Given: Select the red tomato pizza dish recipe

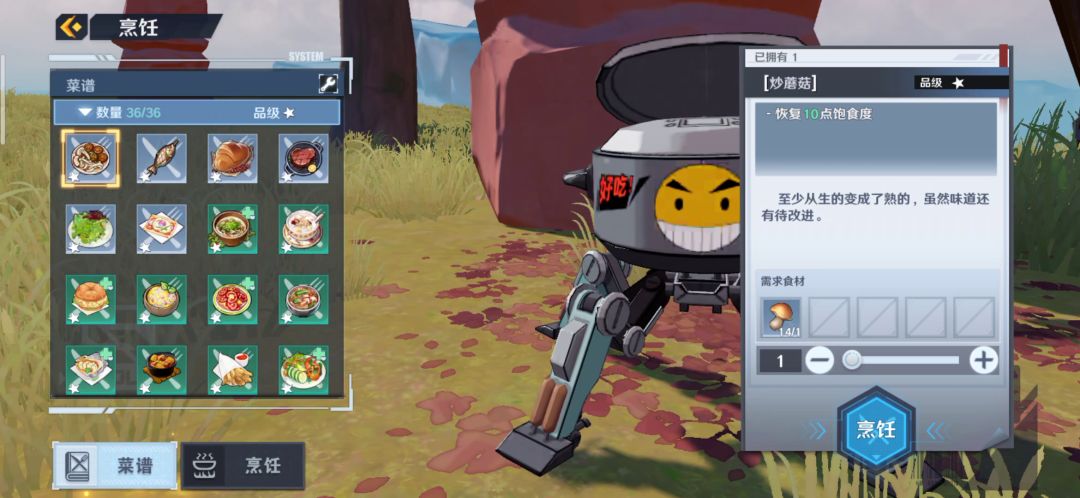Looking at the screenshot, I should point(233,299).
